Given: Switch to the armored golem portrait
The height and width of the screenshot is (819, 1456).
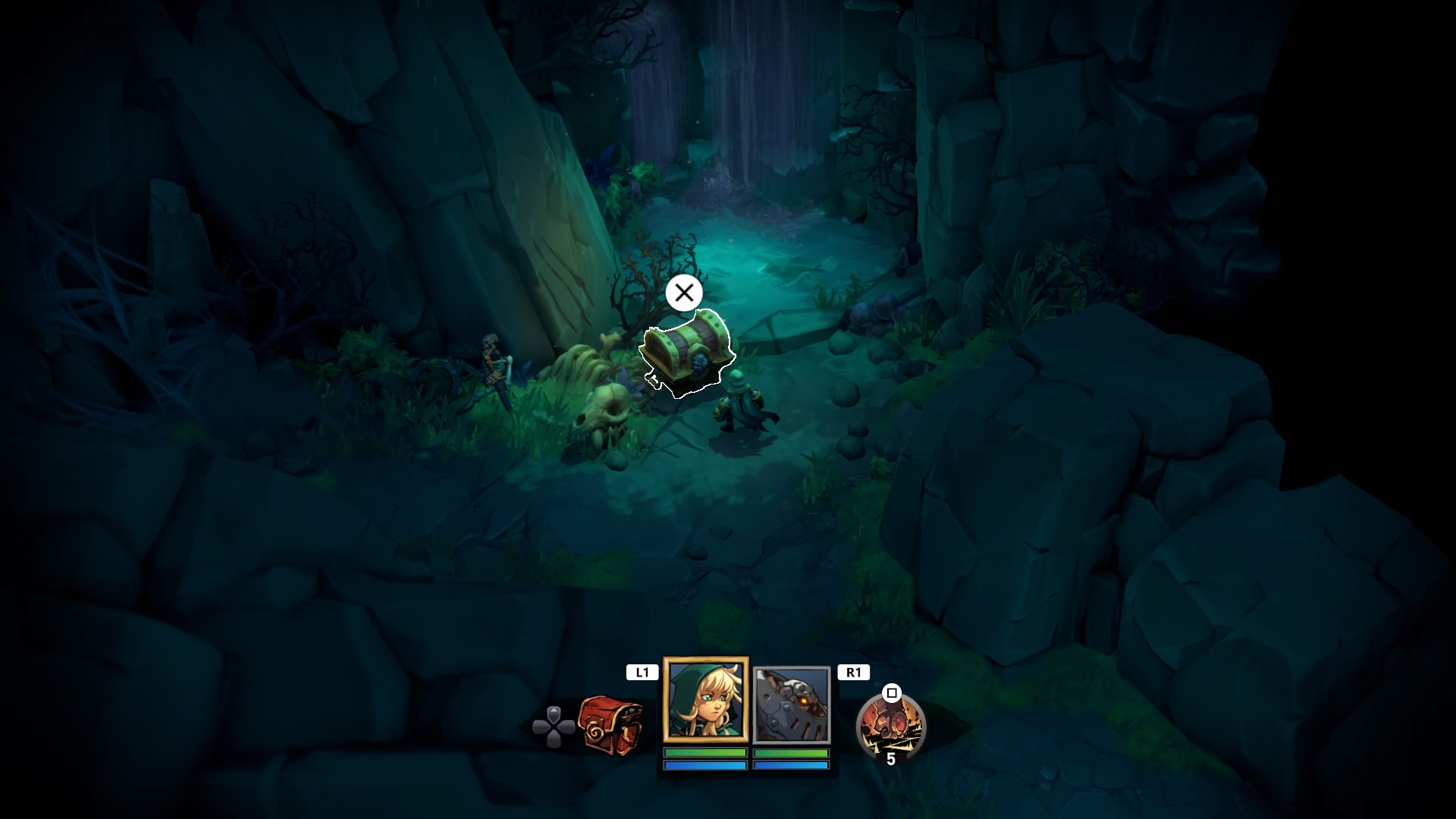Looking at the screenshot, I should [x=792, y=705].
